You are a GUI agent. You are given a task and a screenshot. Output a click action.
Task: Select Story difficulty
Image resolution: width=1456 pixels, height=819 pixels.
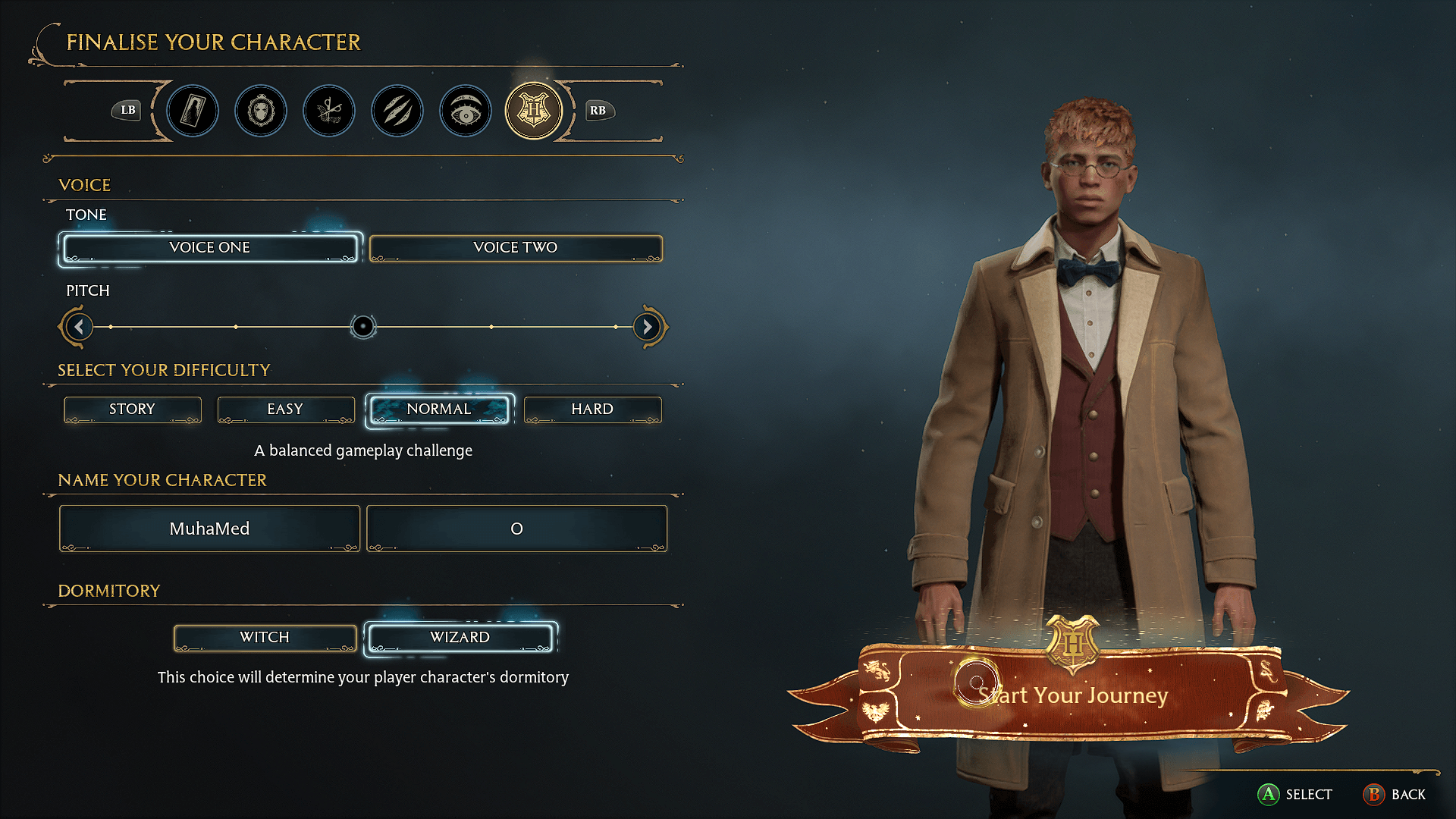(x=133, y=409)
